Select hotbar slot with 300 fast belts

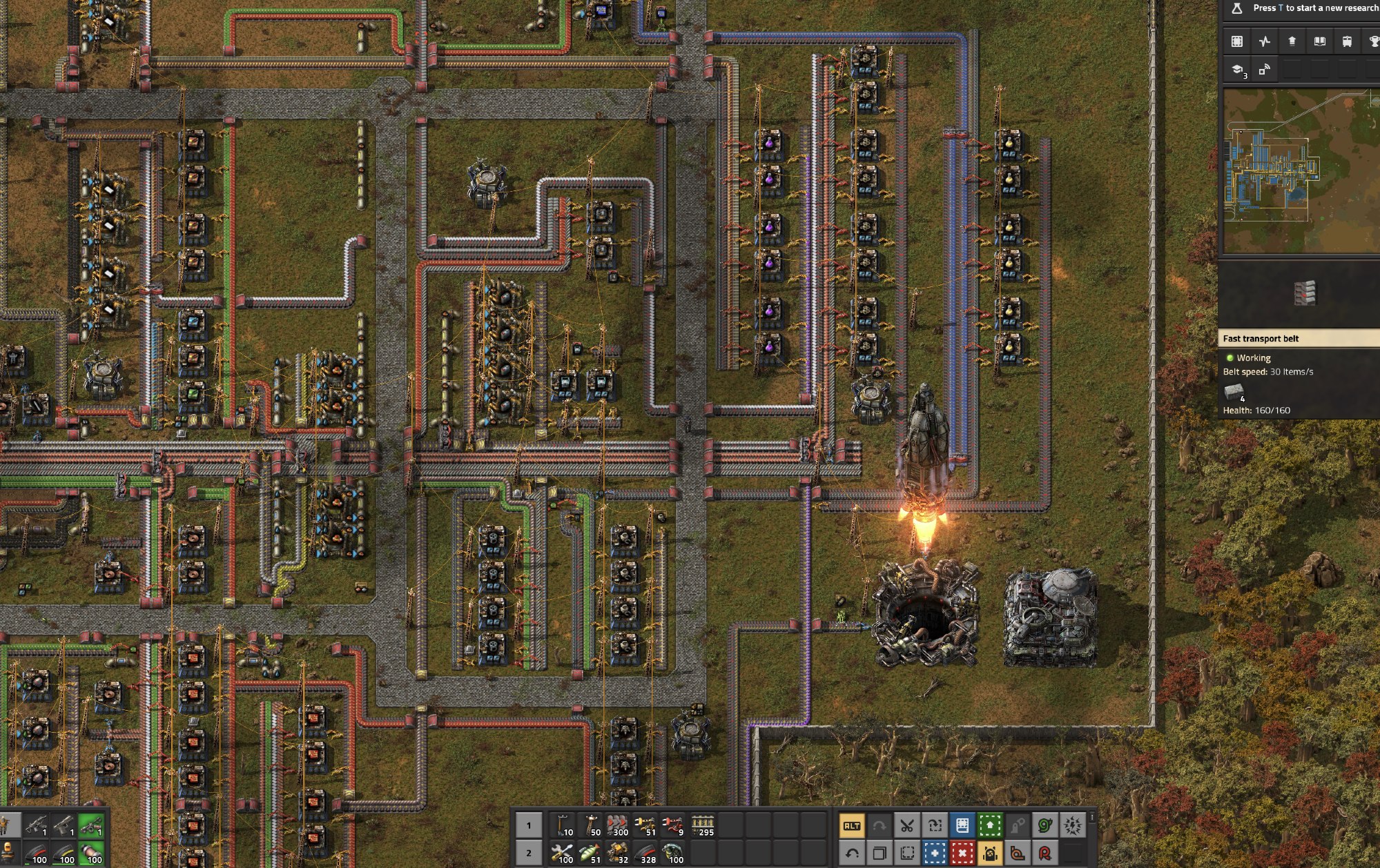[618, 826]
